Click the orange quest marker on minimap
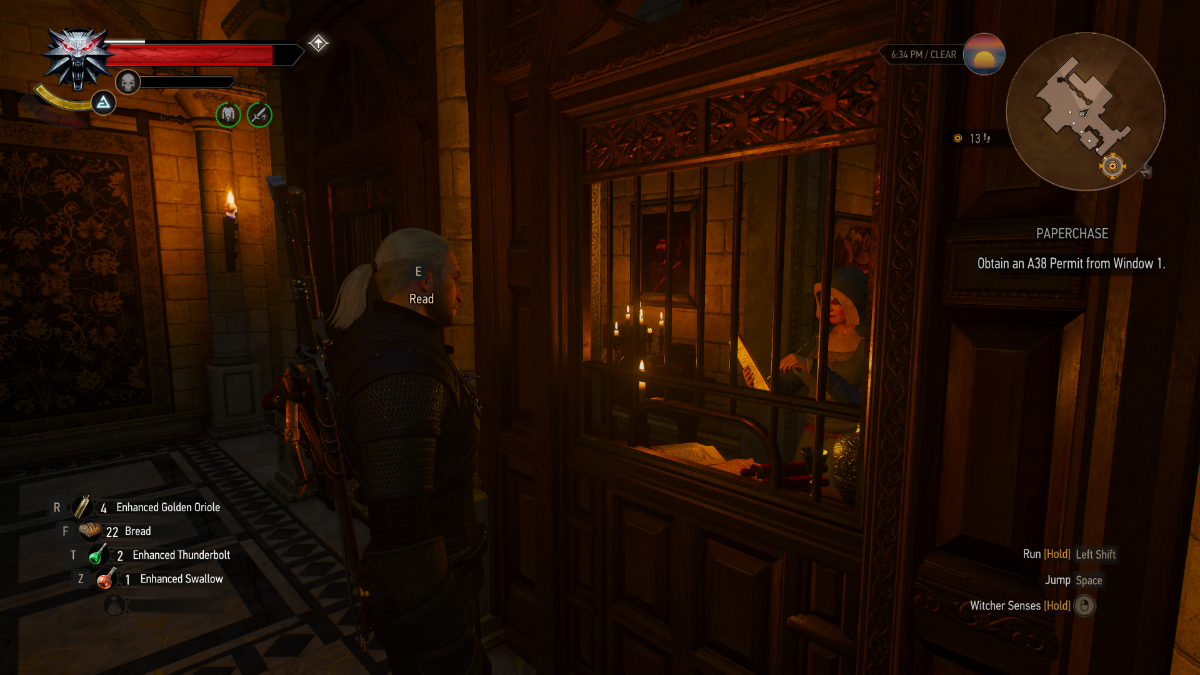This screenshot has height=675, width=1200. pyautogui.click(x=1111, y=165)
